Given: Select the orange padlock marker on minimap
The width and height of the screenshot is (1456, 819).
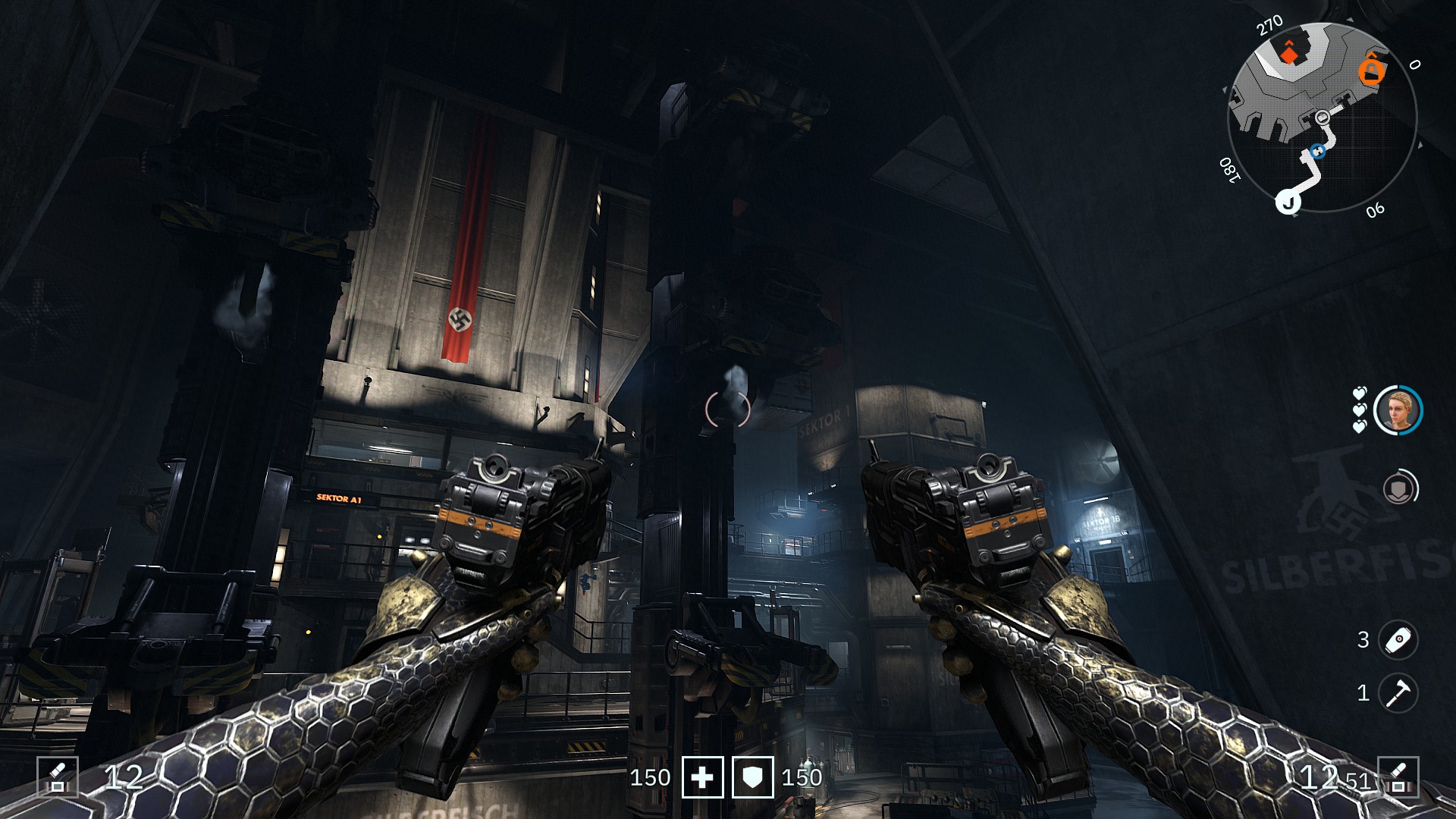Looking at the screenshot, I should tap(1371, 71).
